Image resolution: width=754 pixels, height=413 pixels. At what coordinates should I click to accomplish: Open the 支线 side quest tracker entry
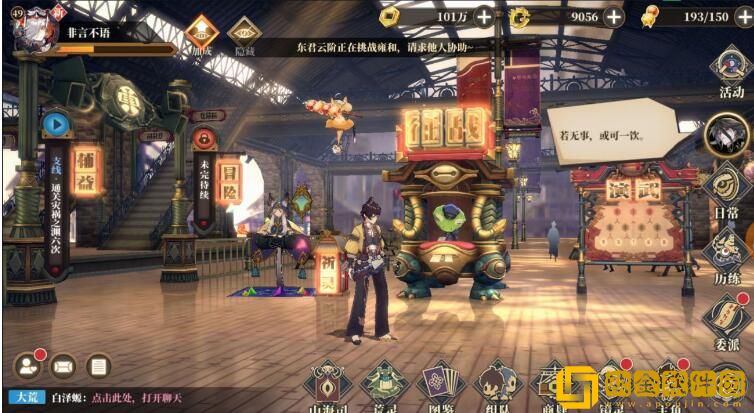[56, 195]
